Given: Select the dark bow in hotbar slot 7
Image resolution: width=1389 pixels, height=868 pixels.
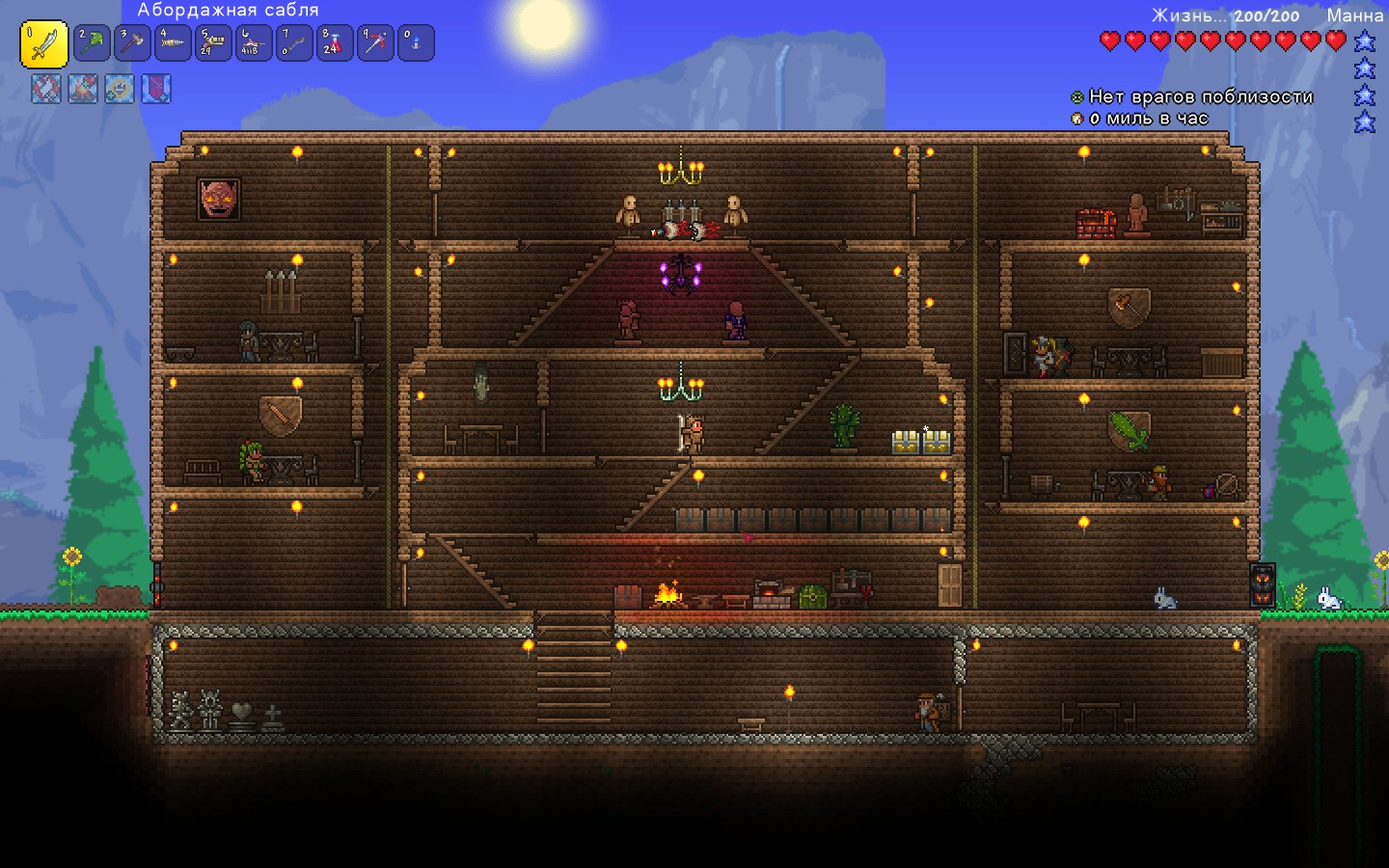Looking at the screenshot, I should (295, 43).
